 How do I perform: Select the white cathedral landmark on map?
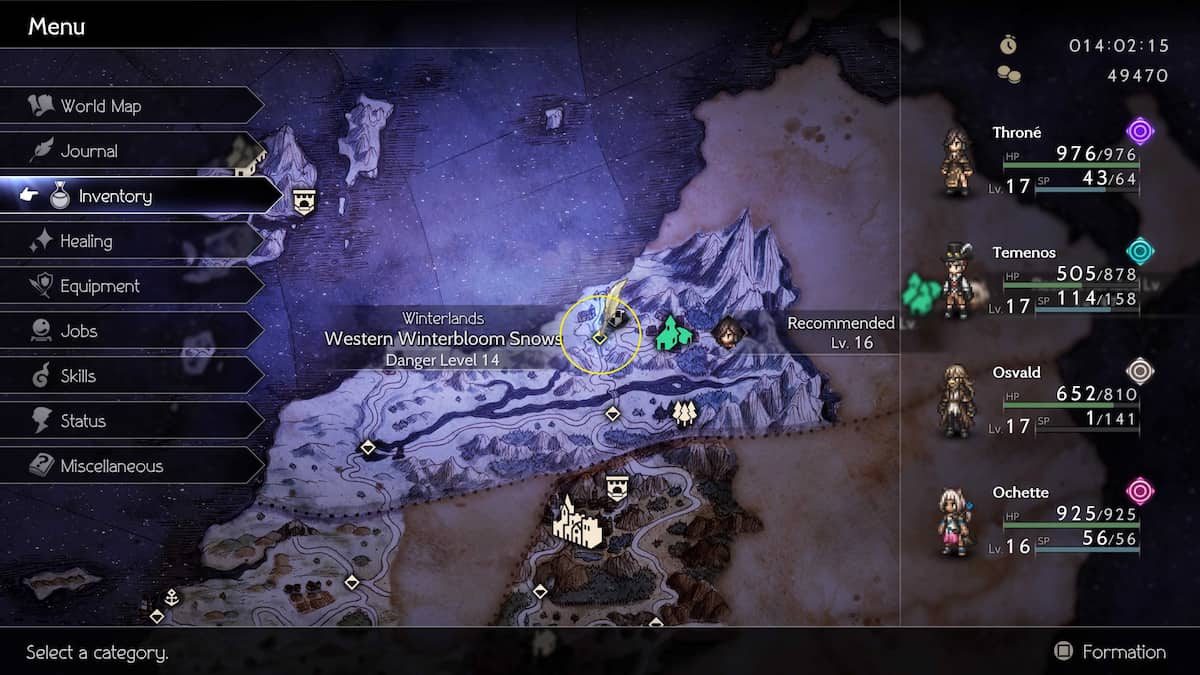click(577, 521)
